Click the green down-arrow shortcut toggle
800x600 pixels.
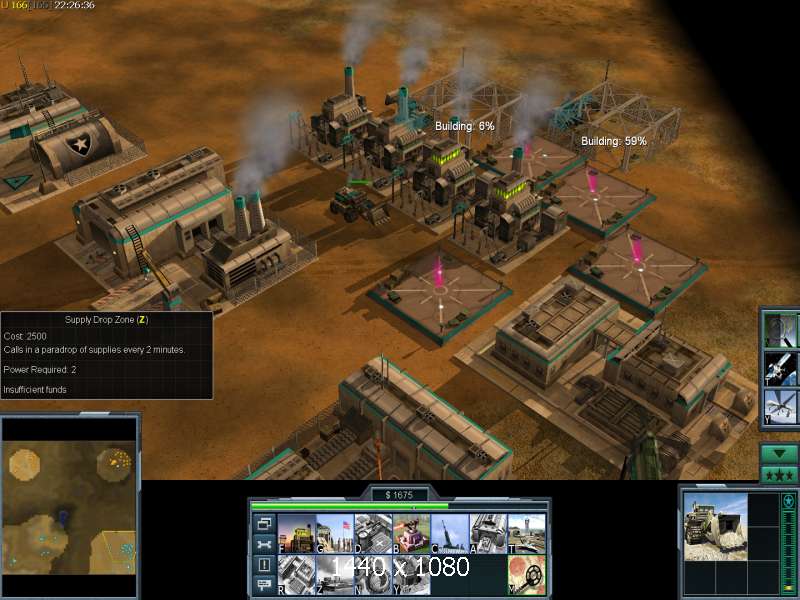(779, 453)
